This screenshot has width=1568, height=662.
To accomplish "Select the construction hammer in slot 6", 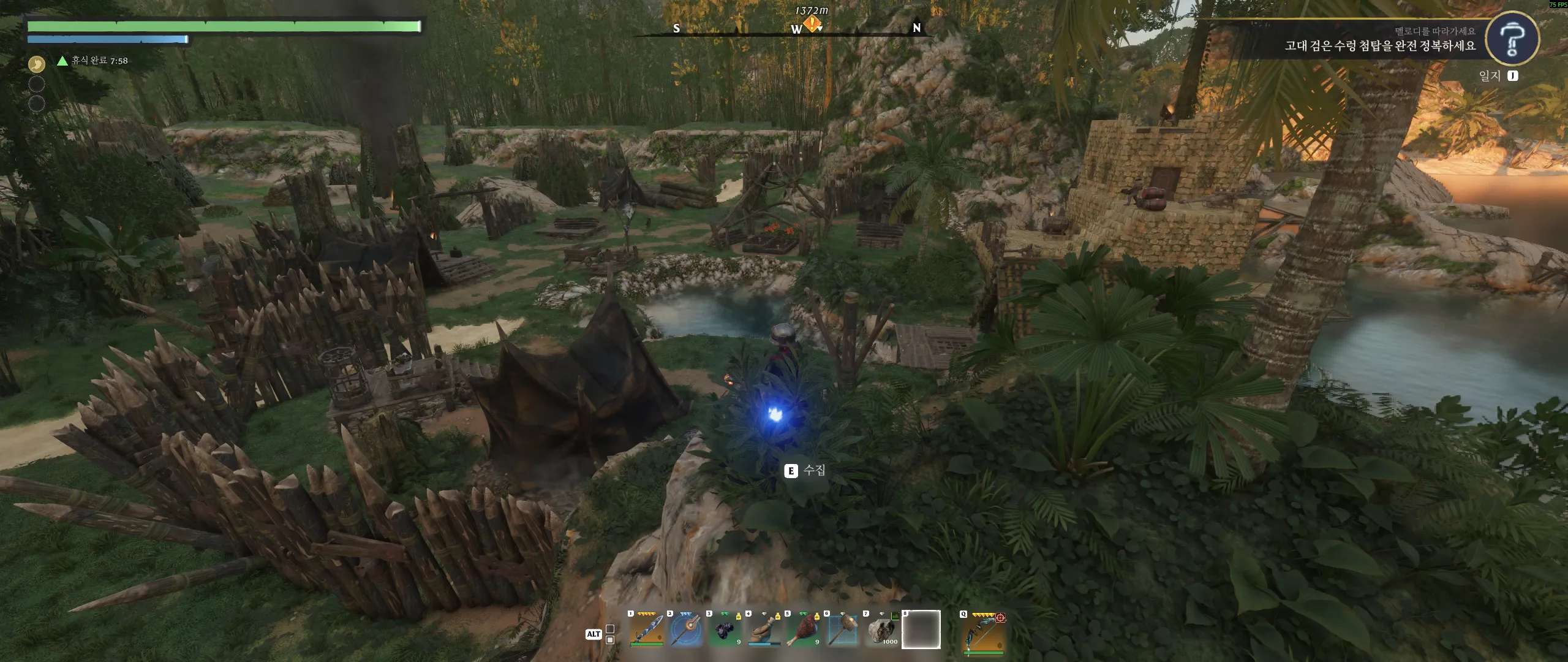I will (x=843, y=630).
